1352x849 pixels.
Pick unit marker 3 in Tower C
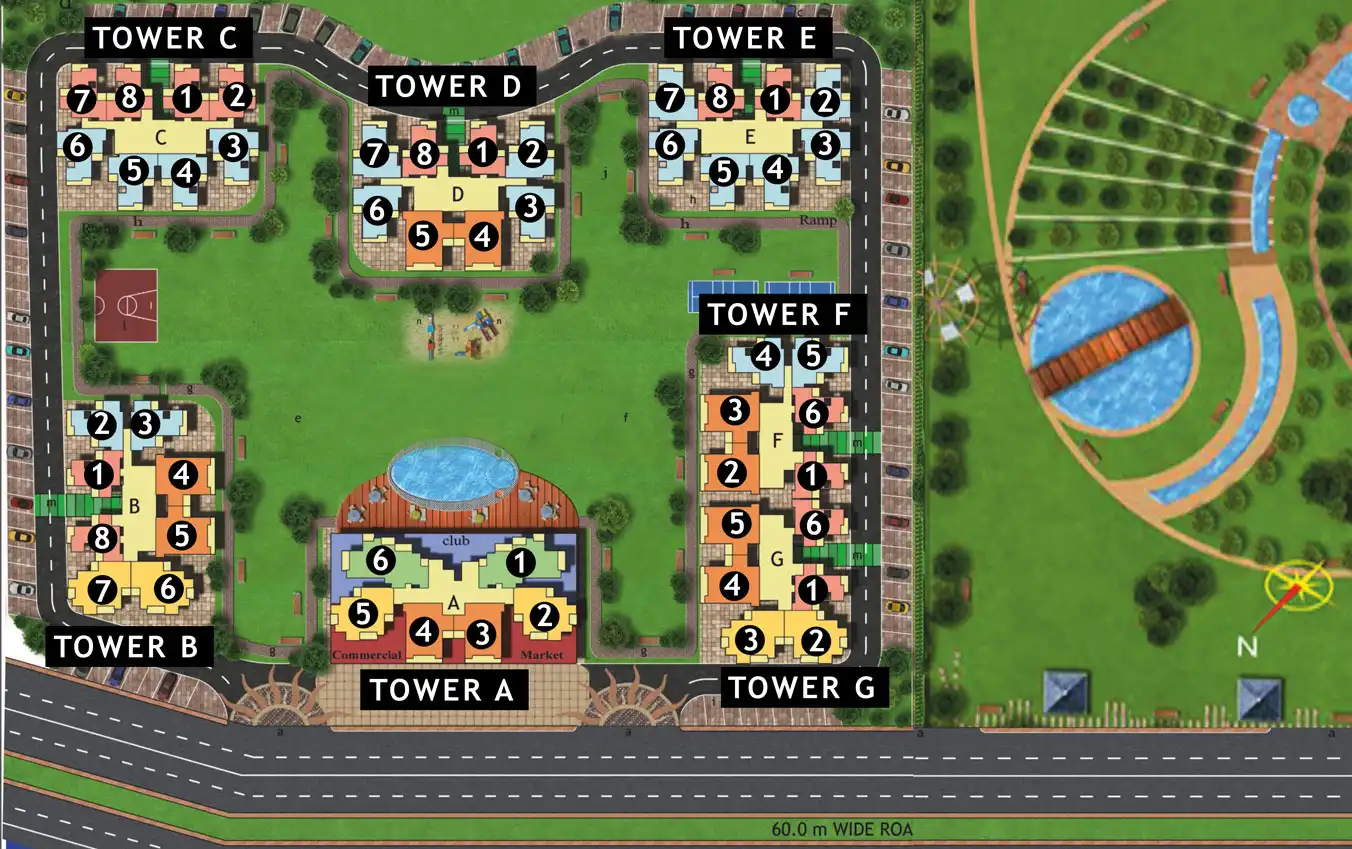point(232,147)
